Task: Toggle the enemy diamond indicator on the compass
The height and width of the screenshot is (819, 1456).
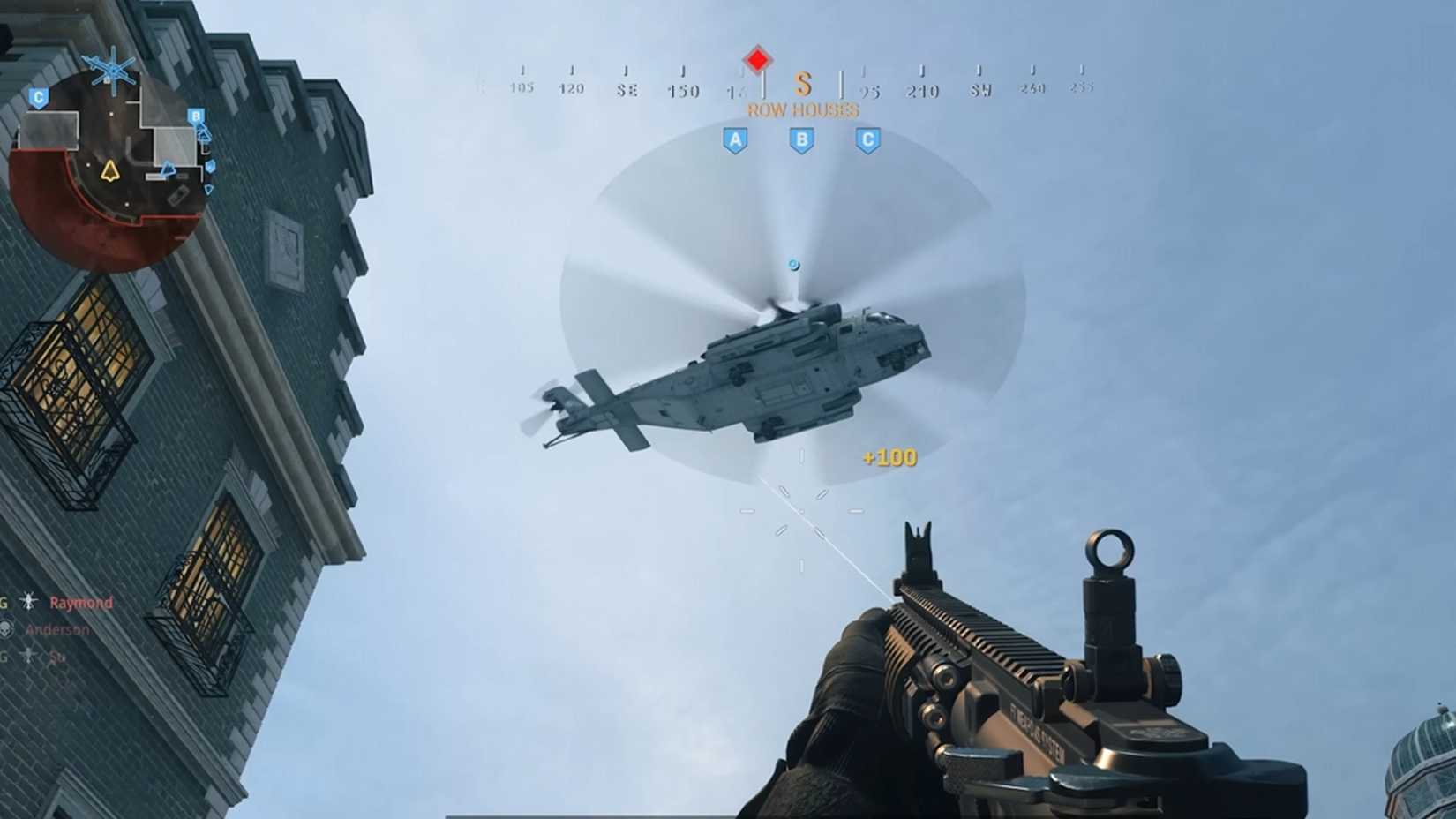Action: point(756,58)
